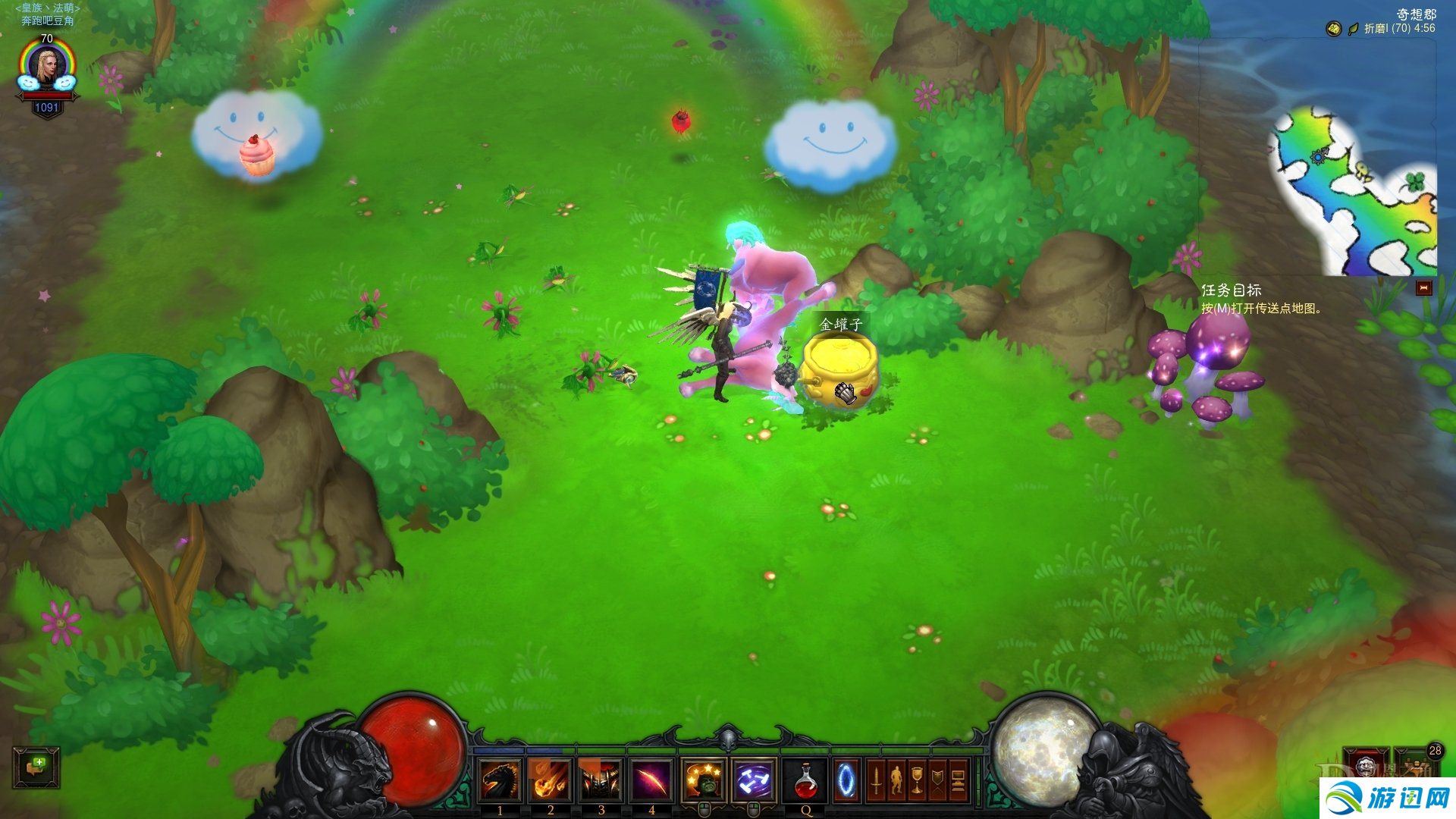Image resolution: width=1456 pixels, height=819 pixels.
Task: Click the yellow book icon beside difficulty text
Action: pyautogui.click(x=1334, y=29)
